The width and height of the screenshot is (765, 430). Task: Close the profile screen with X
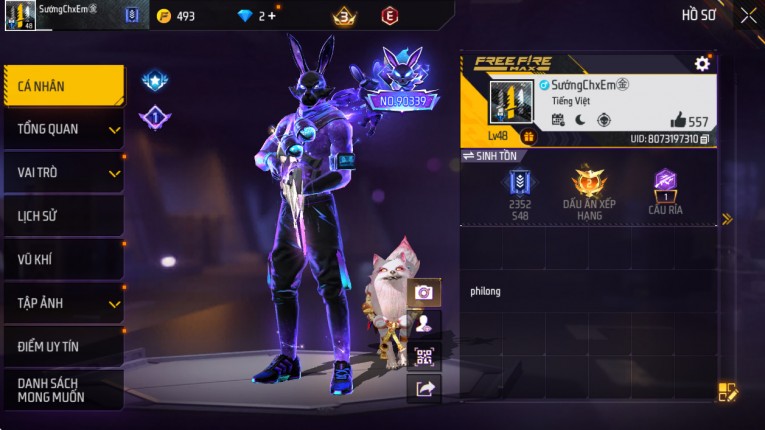tap(748, 15)
